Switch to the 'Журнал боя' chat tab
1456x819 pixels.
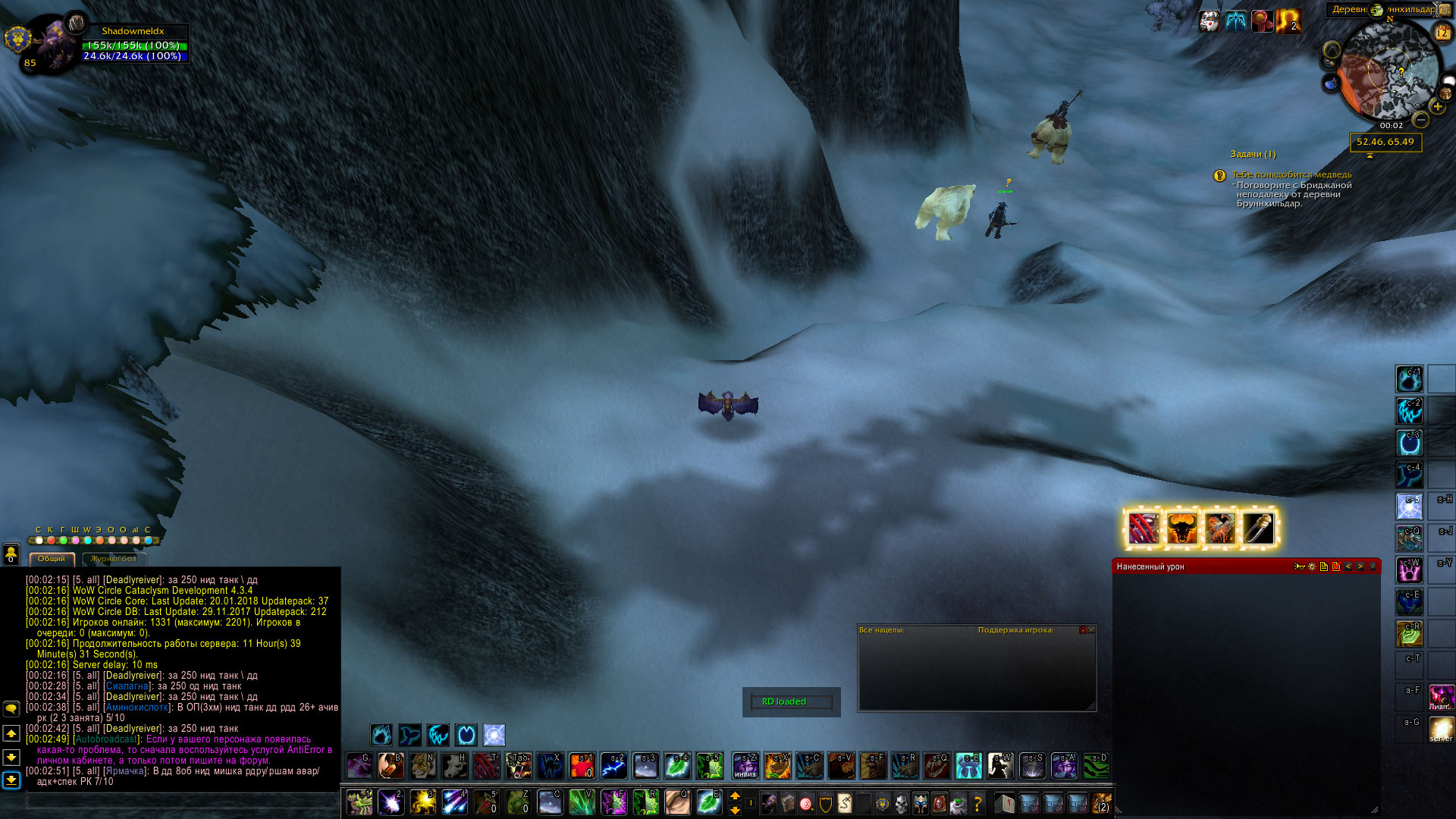[114, 559]
